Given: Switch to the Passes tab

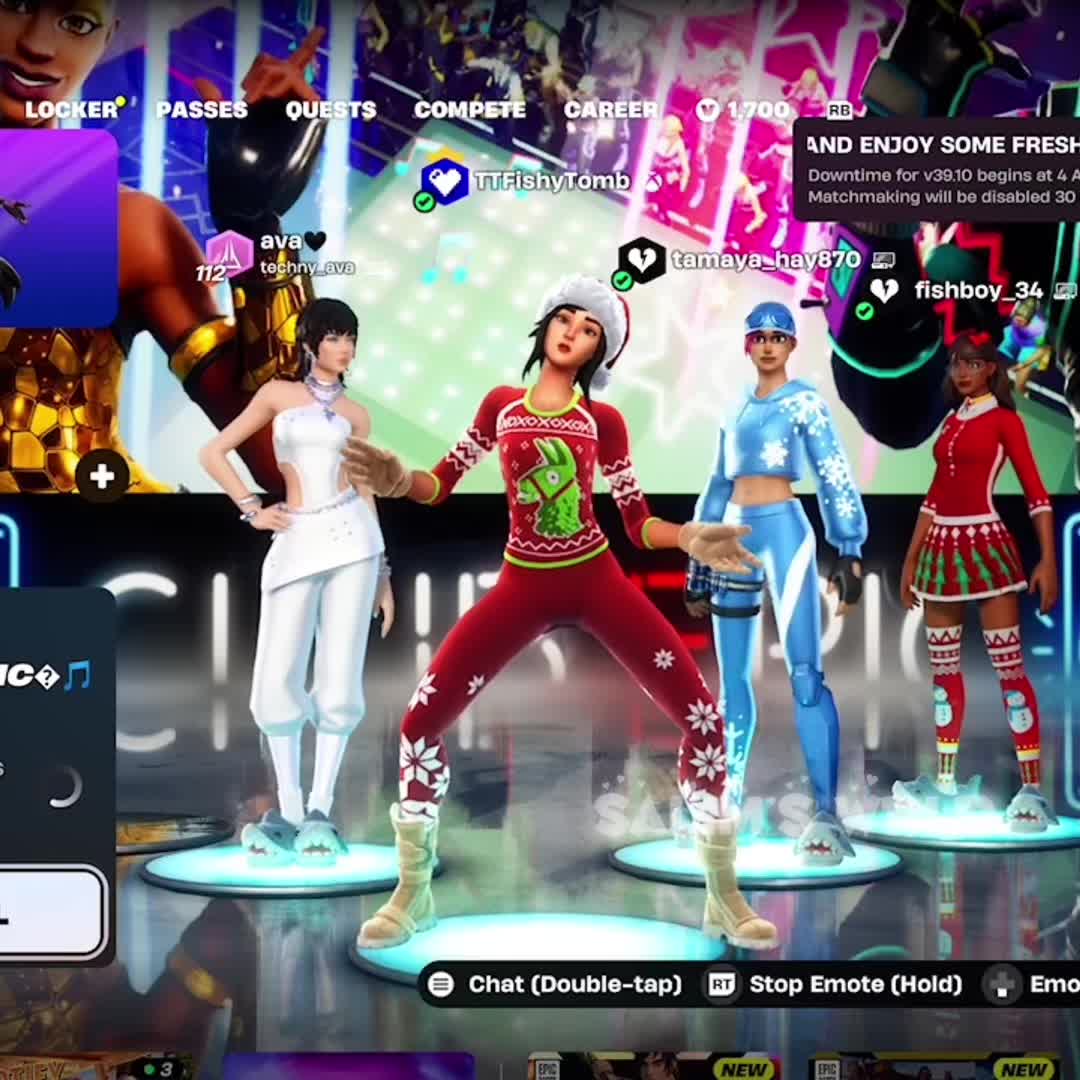Looking at the screenshot, I should click(x=201, y=110).
